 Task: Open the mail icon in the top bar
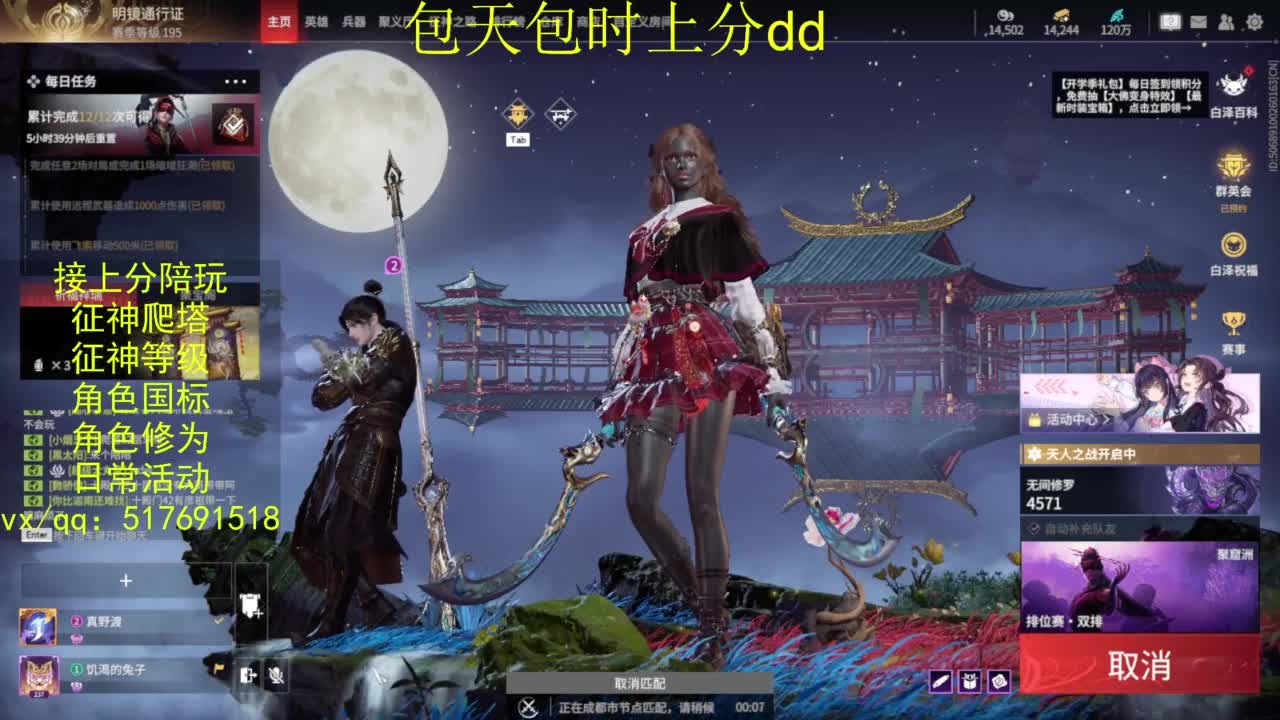coord(1197,21)
